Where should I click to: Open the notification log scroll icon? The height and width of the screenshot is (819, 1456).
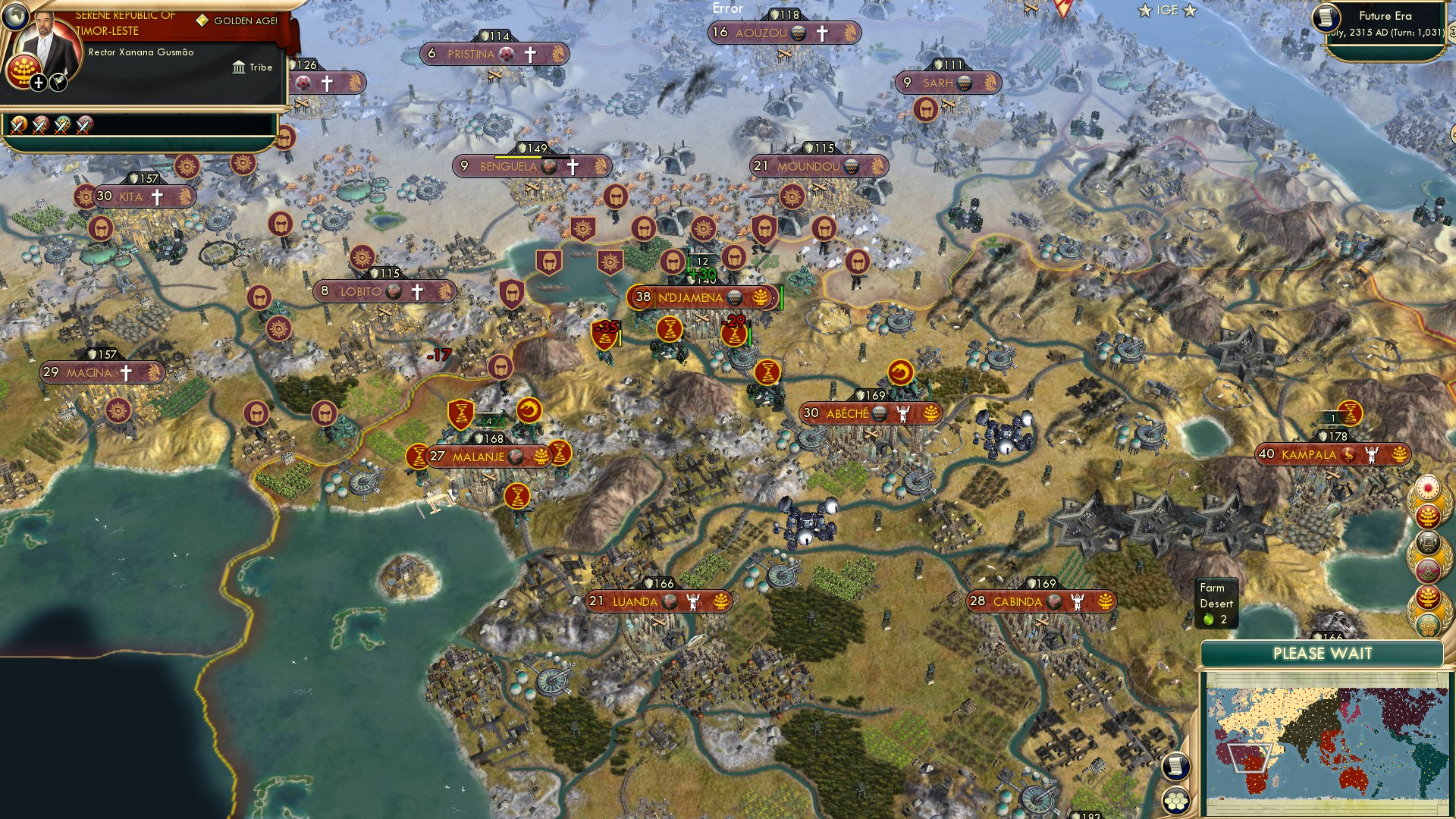pyautogui.click(x=1175, y=767)
